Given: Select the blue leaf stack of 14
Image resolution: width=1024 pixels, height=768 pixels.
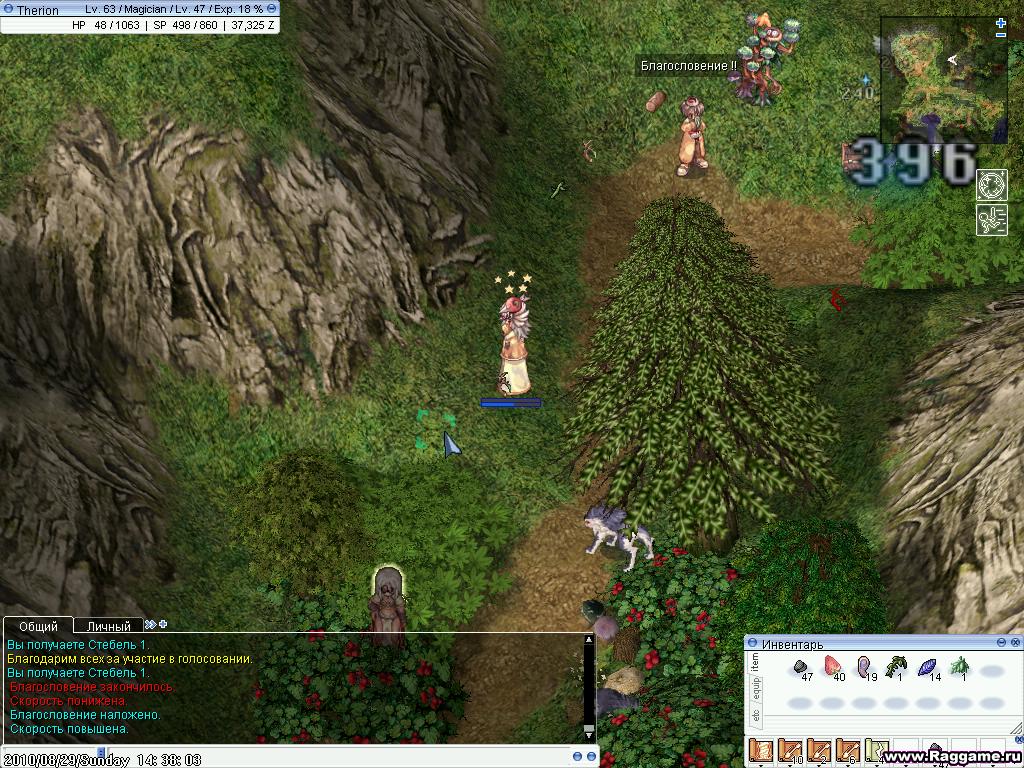Looking at the screenshot, I should click(927, 666).
